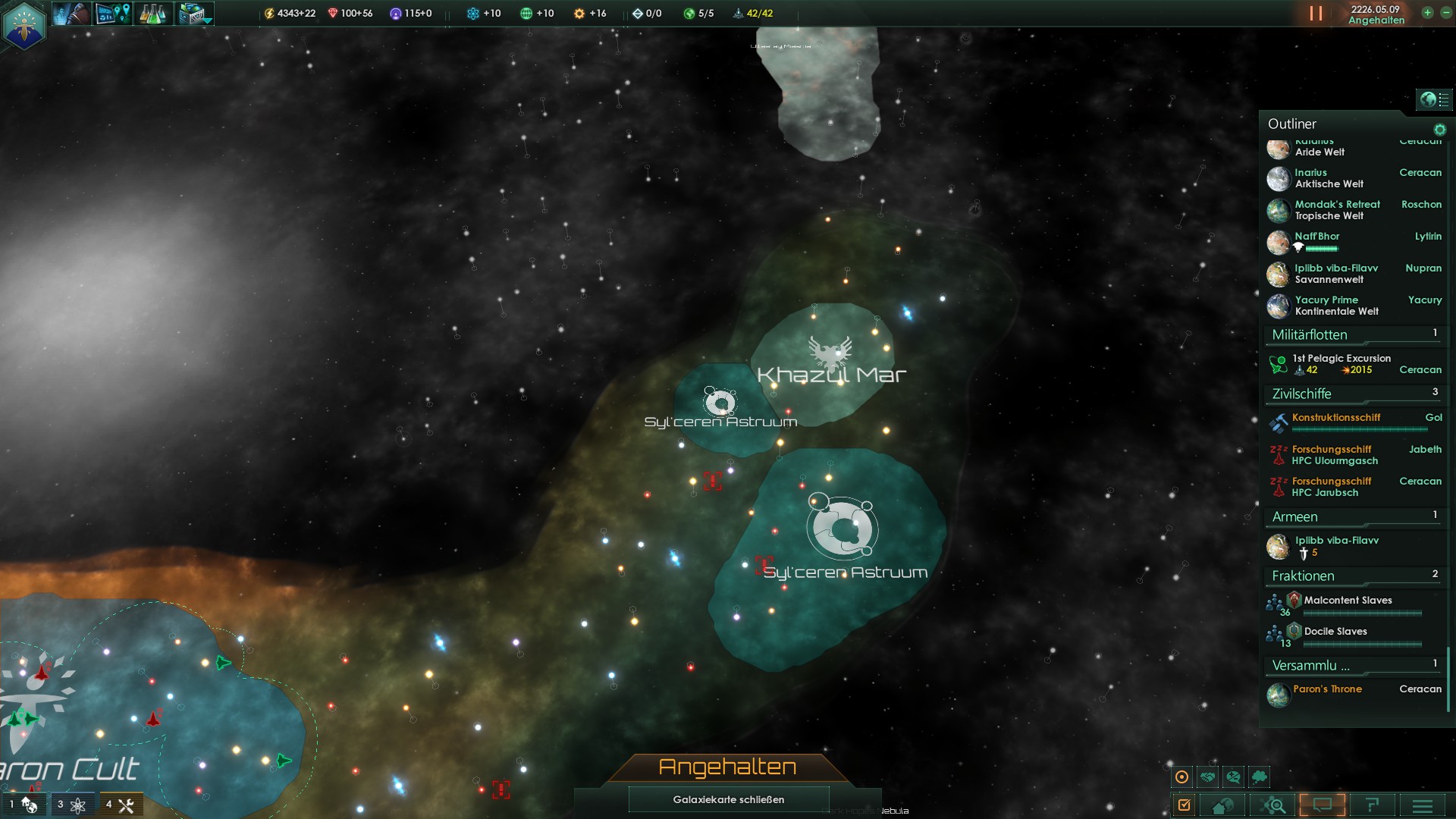1456x819 pixels.
Task: Toggle the Outliner panel visibility
Action: [x=1433, y=99]
